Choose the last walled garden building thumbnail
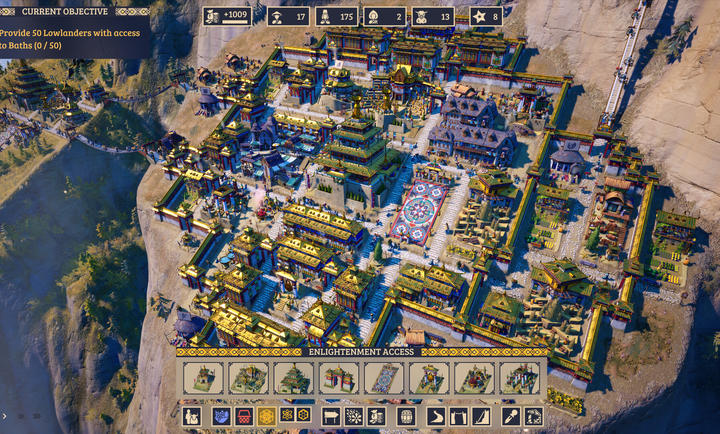Viewport: 720px width, 434px height. pyautogui.click(x=520, y=378)
